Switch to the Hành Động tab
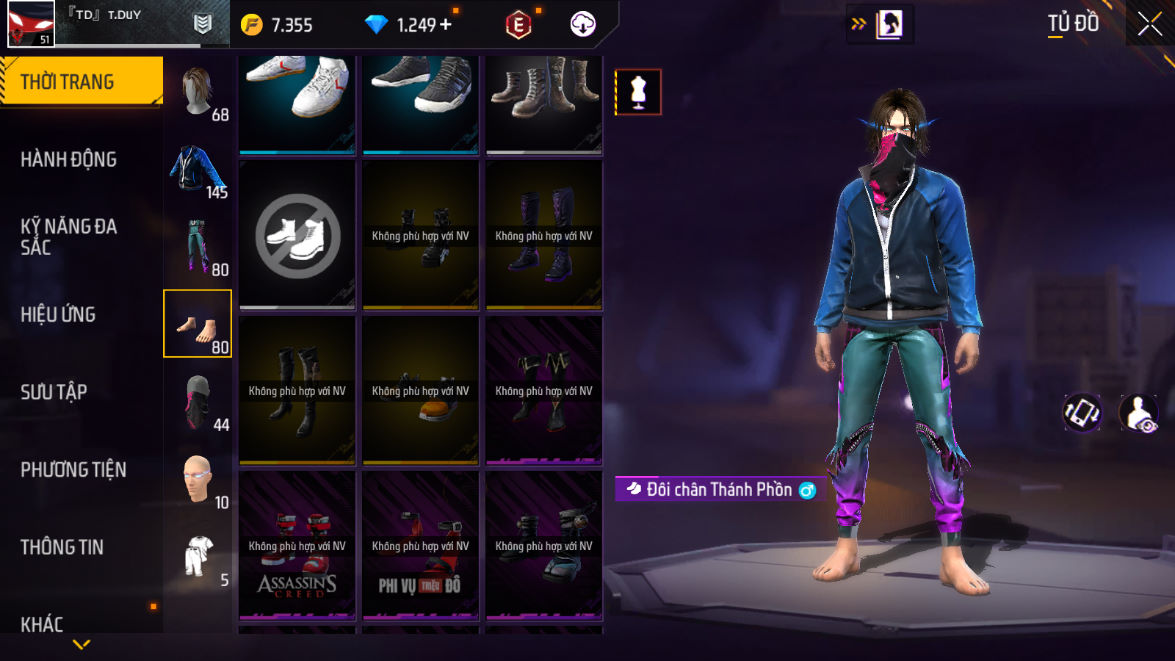 pos(70,159)
